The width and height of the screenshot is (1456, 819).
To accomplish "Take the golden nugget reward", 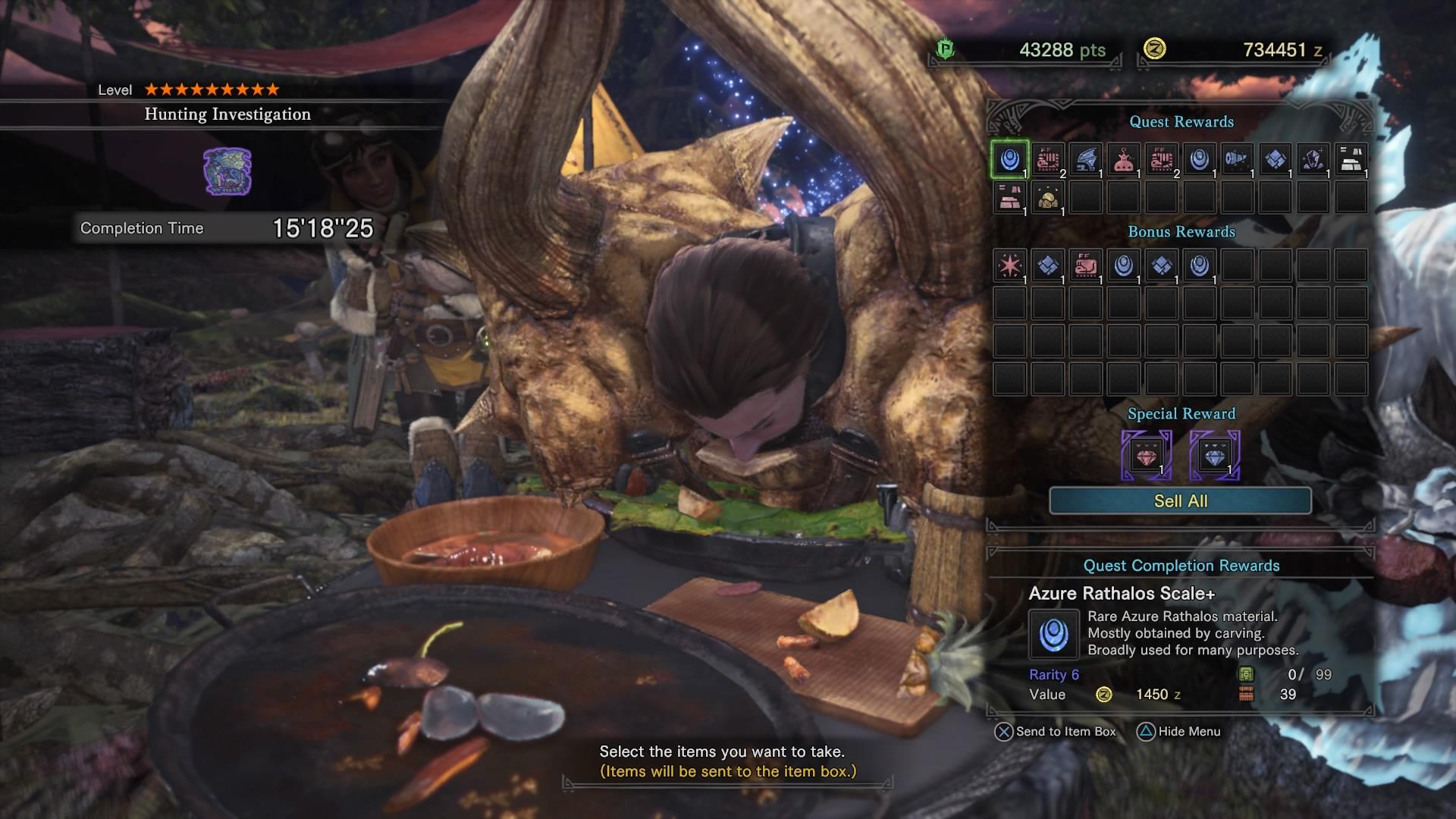I will [x=1047, y=198].
